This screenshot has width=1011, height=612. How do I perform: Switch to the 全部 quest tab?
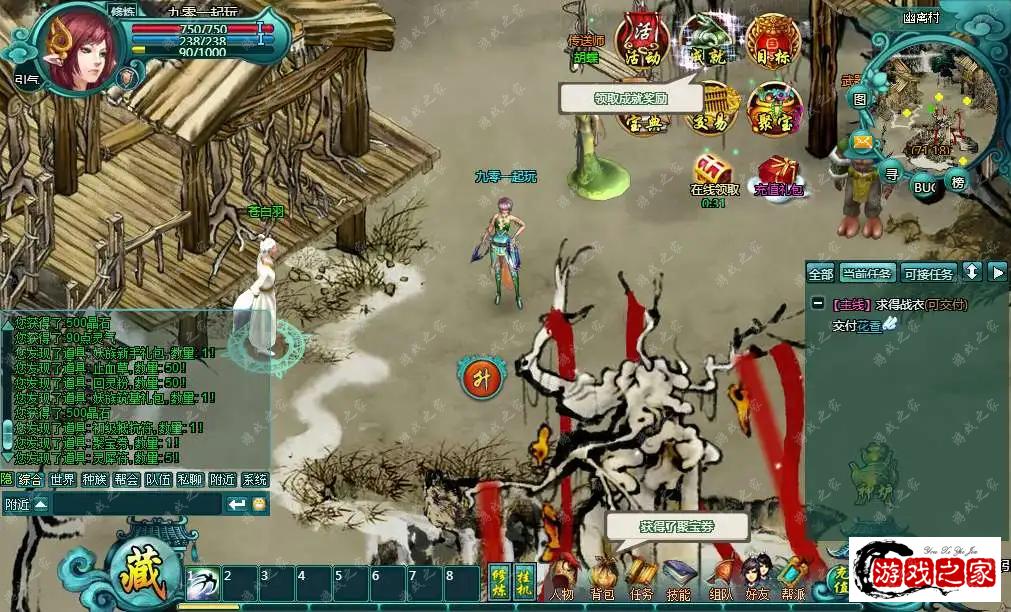820,273
